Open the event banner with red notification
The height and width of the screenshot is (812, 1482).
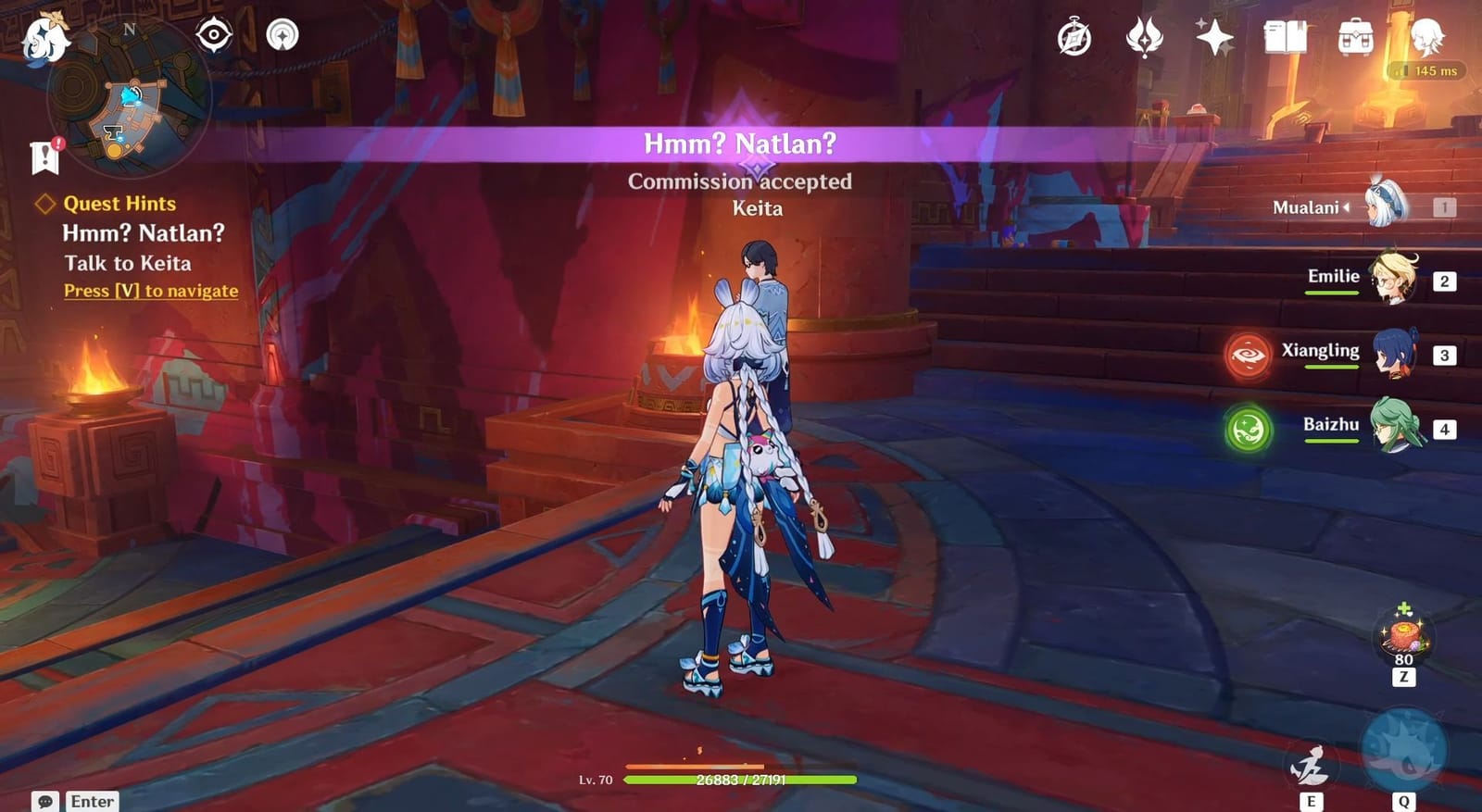pyautogui.click(x=44, y=156)
